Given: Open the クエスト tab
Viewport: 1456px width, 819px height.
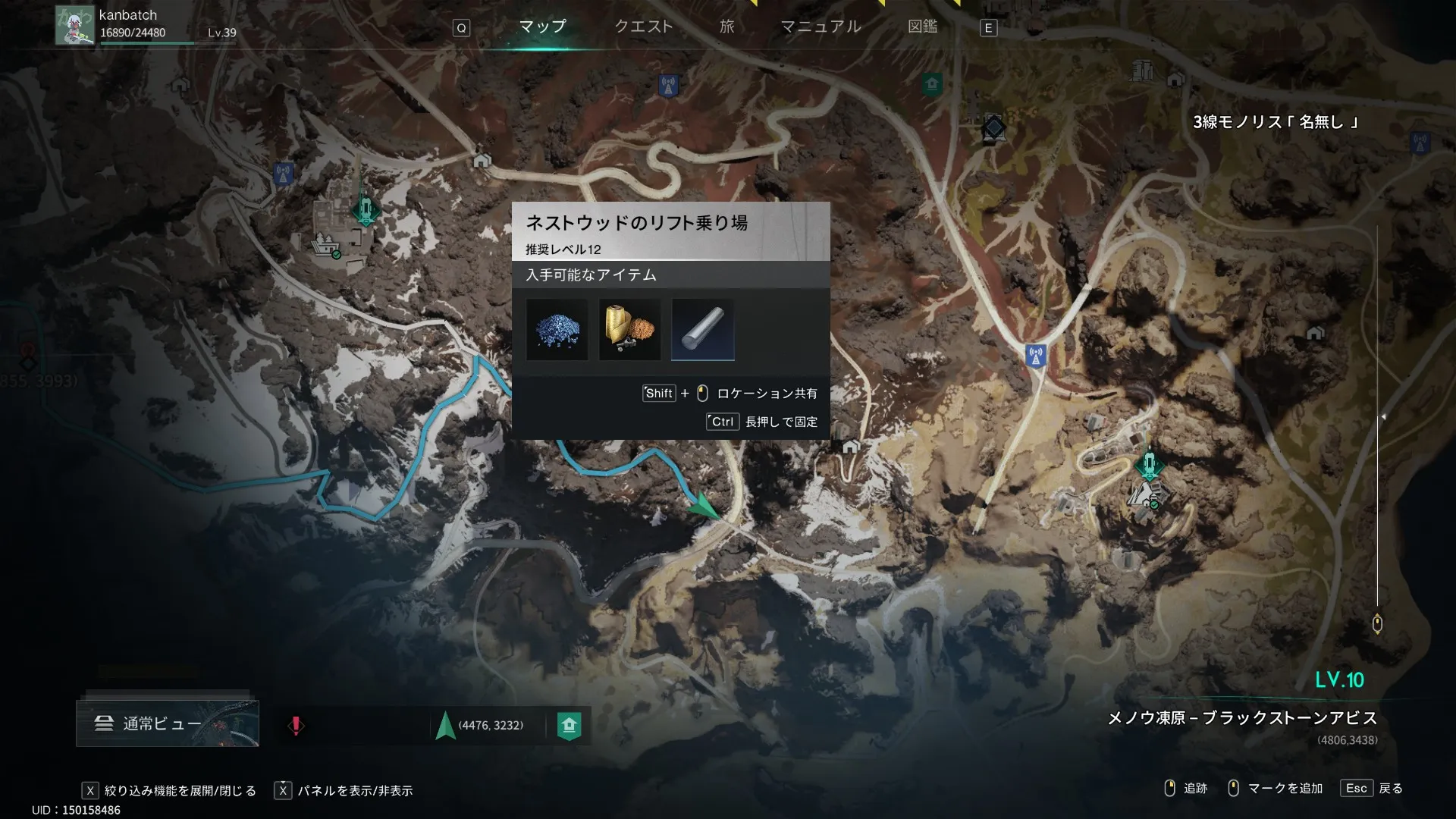Looking at the screenshot, I should [643, 27].
